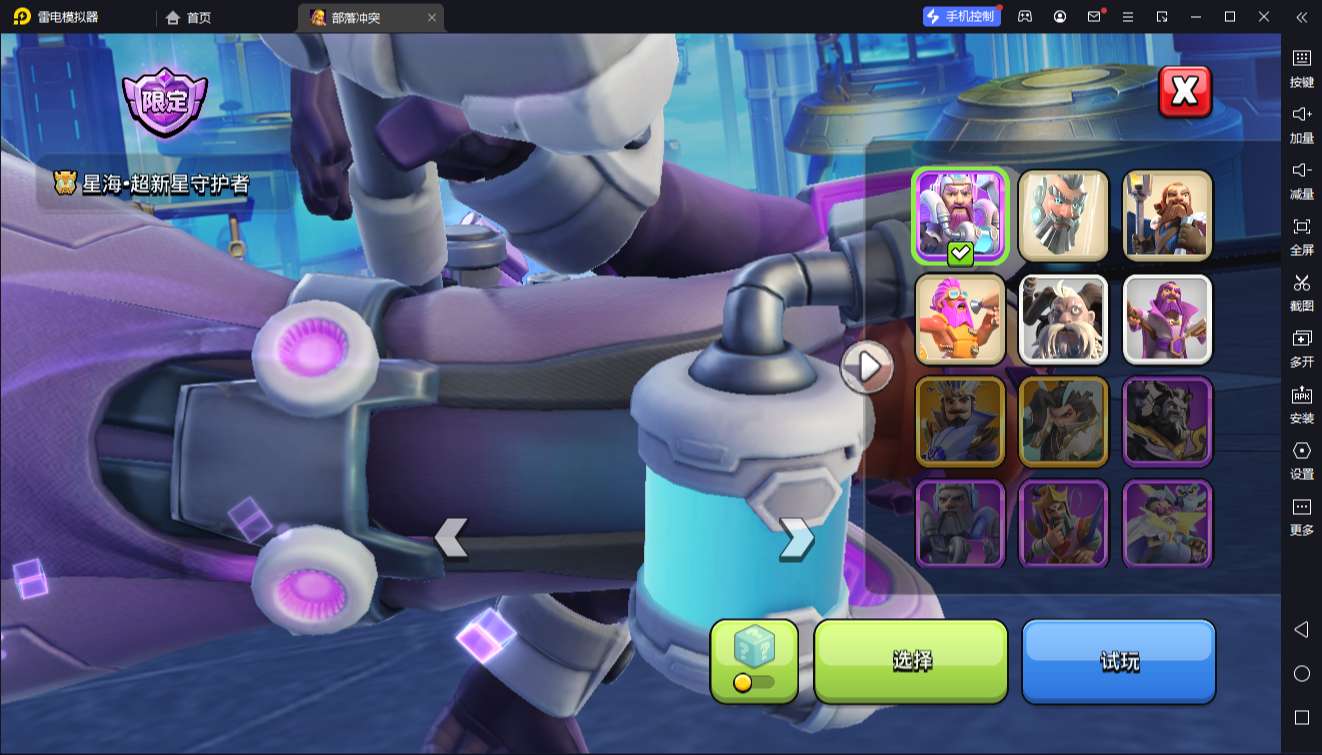Pick the dark horned grey-bearded skin
The height and width of the screenshot is (755, 1322).
pyautogui.click(x=1167, y=422)
